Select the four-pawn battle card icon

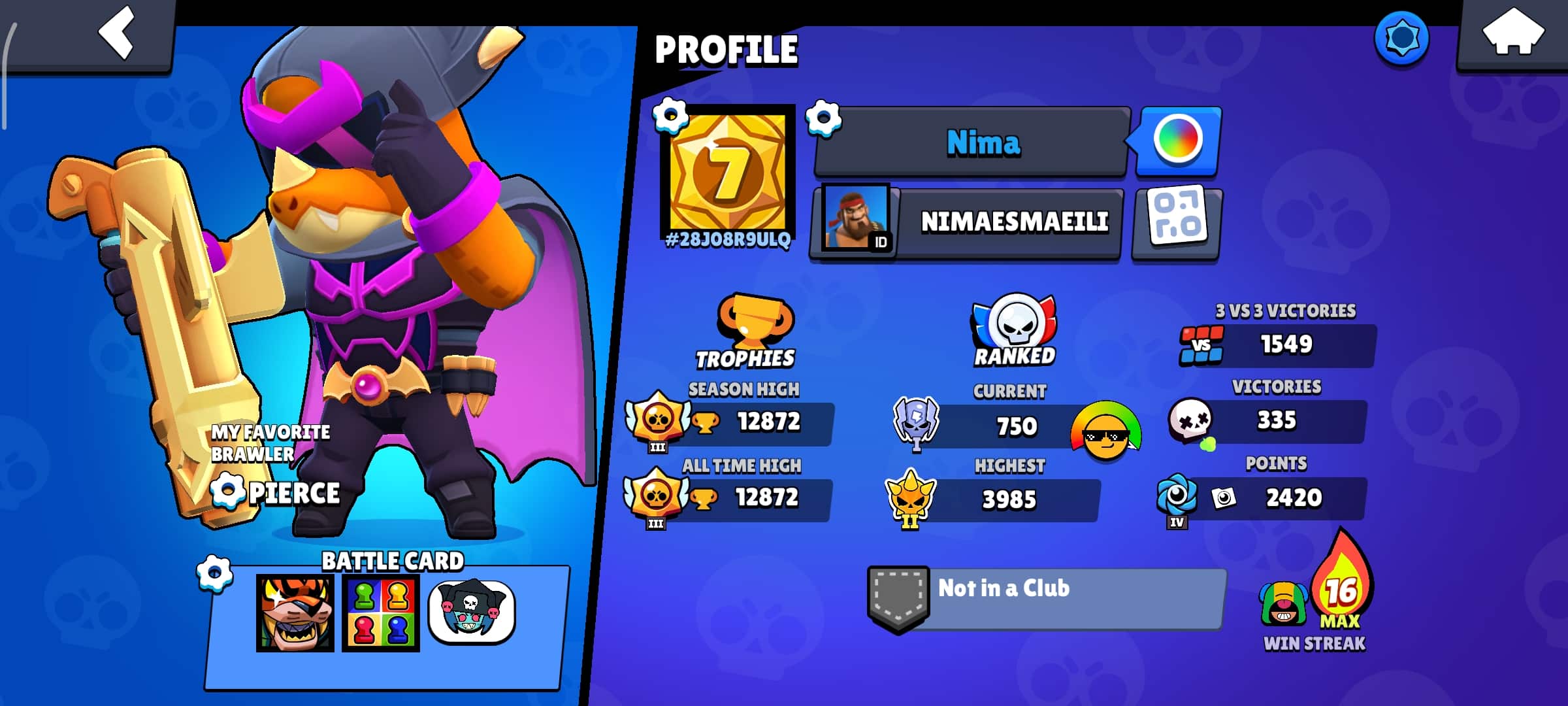point(381,613)
